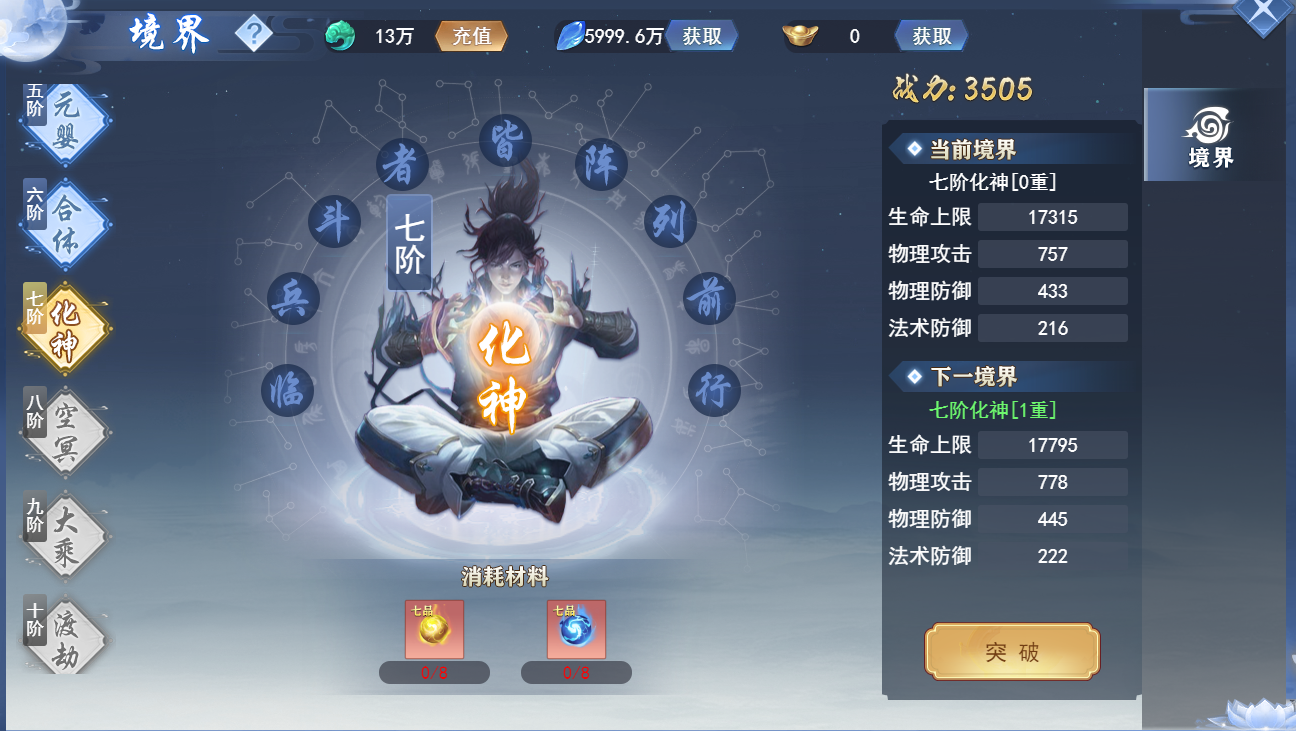Click the 皆 rune node
1296x731 pixels.
(505, 141)
